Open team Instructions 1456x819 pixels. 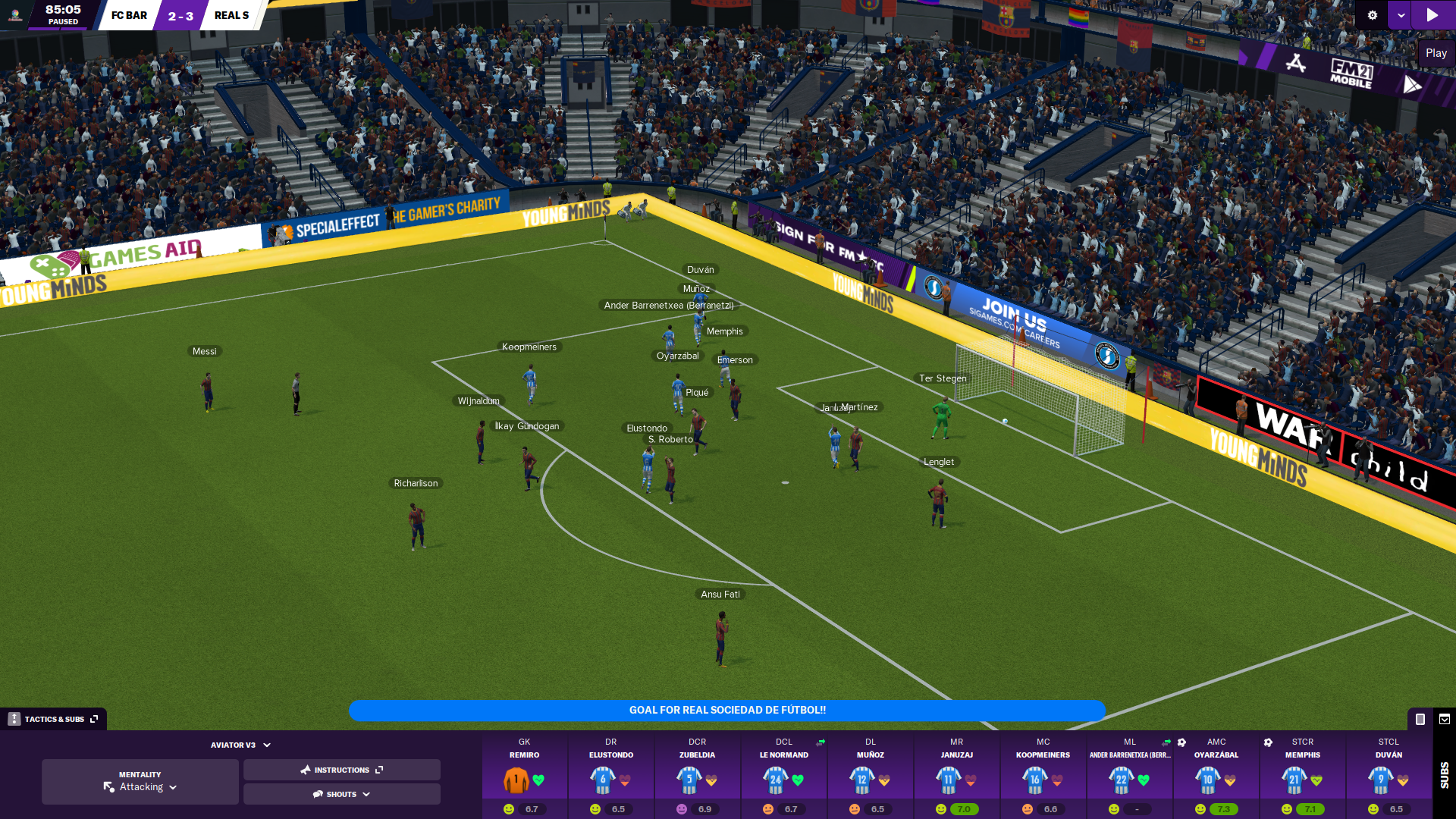click(x=341, y=770)
